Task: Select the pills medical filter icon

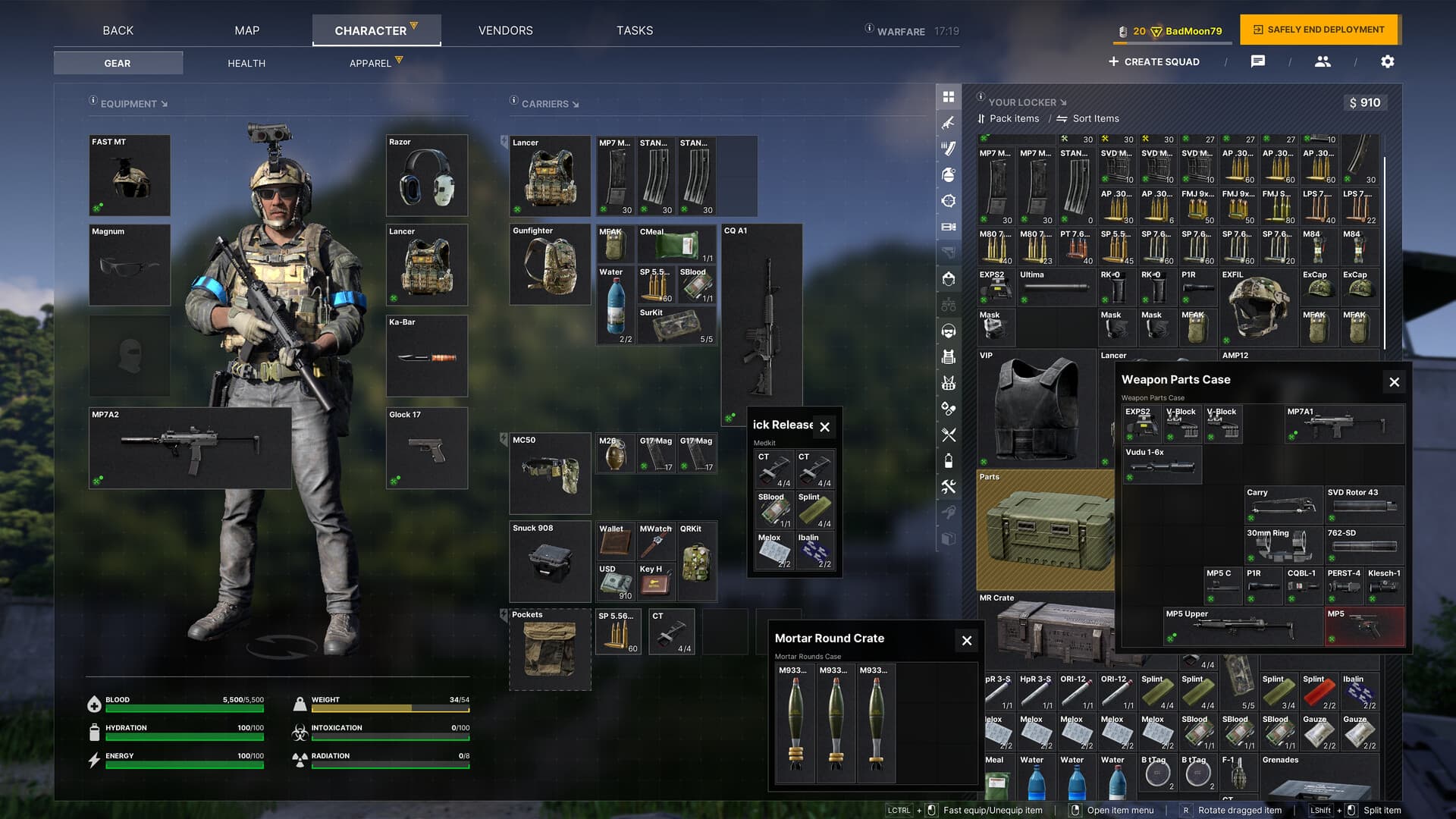Action: [949, 408]
